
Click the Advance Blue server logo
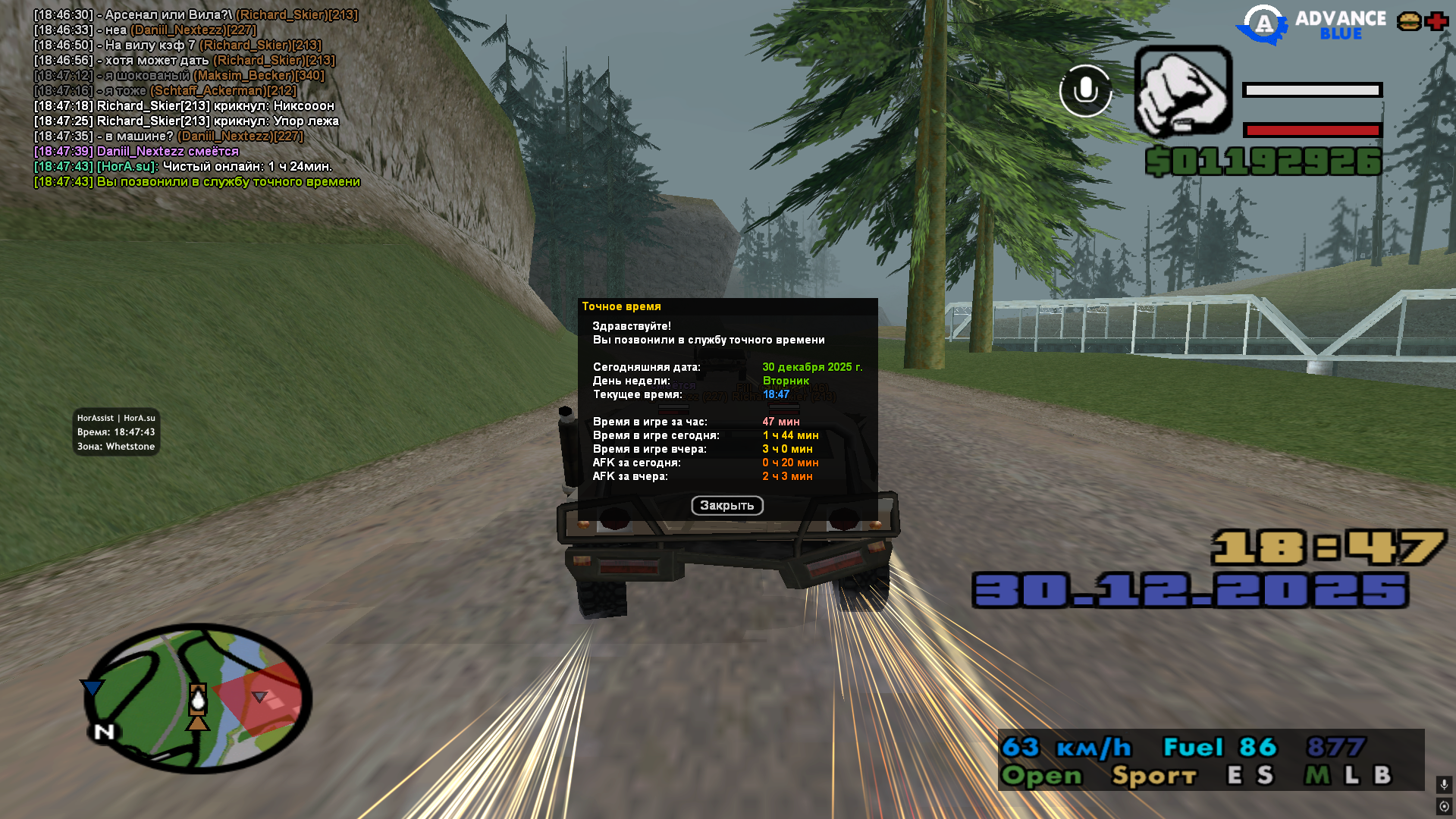(1310, 25)
